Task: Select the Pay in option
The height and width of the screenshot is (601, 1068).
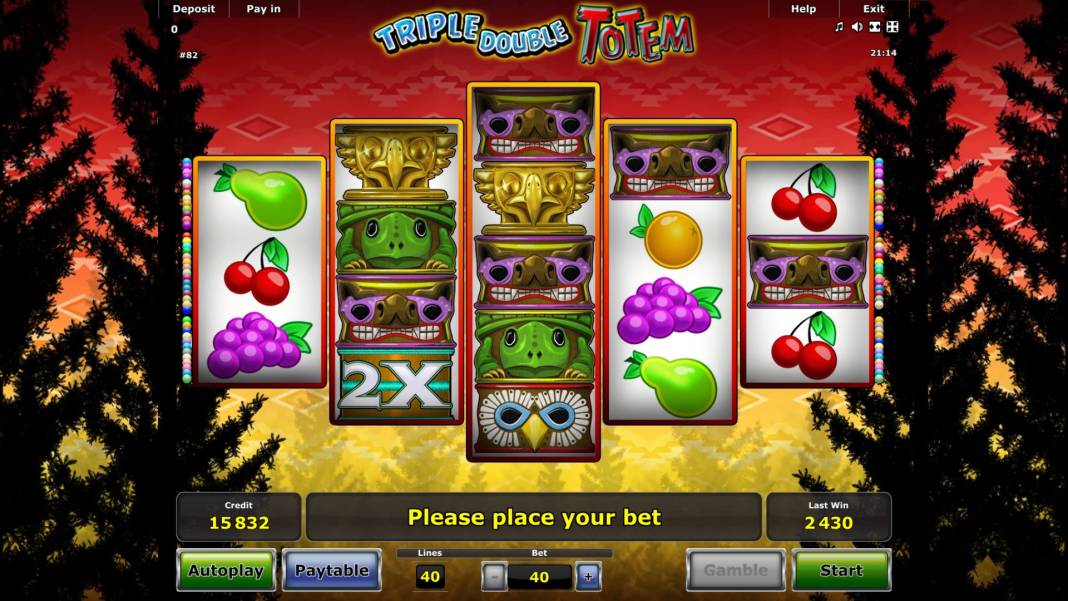Action: [264, 9]
